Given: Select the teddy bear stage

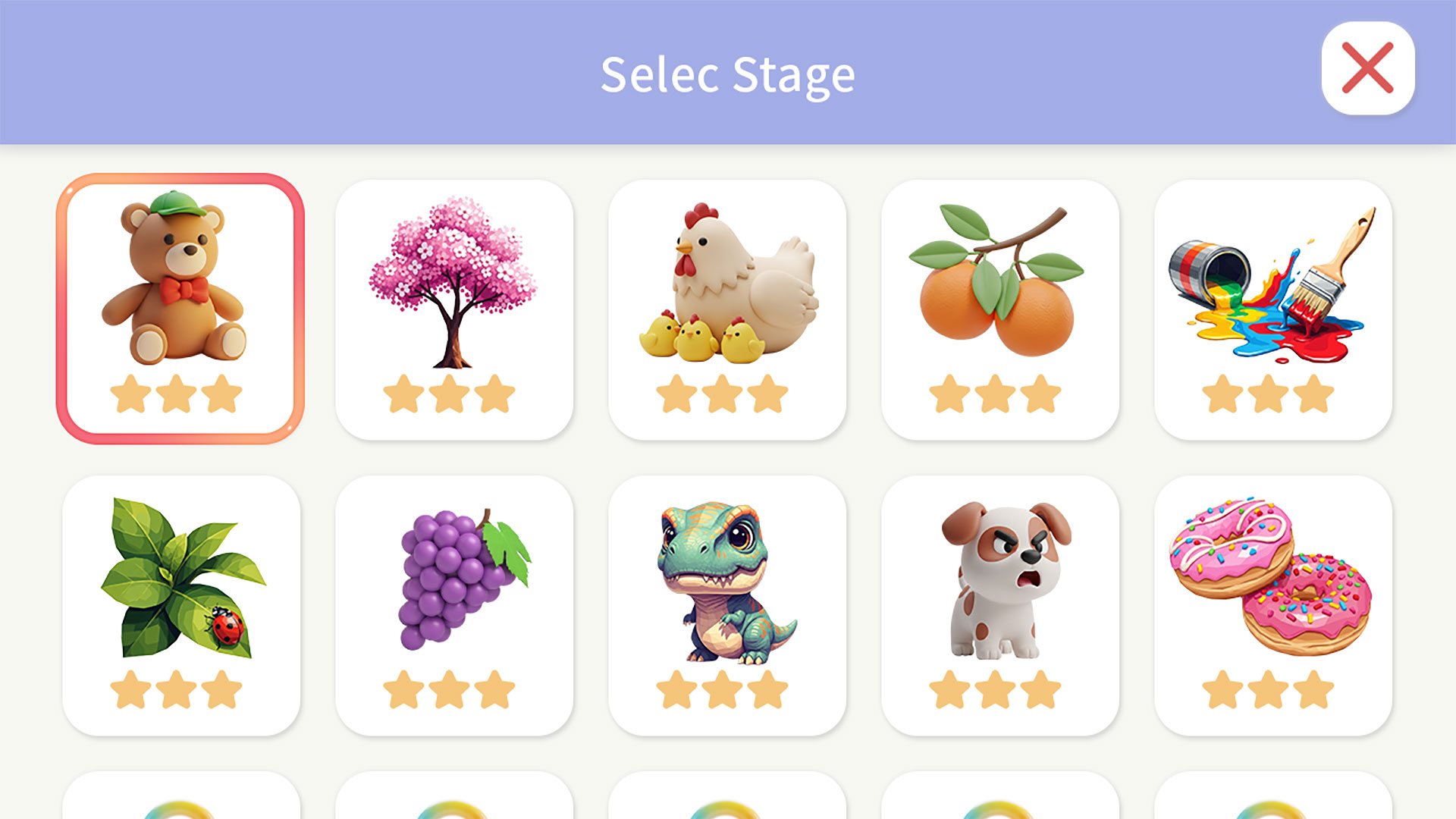Looking at the screenshot, I should [180, 308].
